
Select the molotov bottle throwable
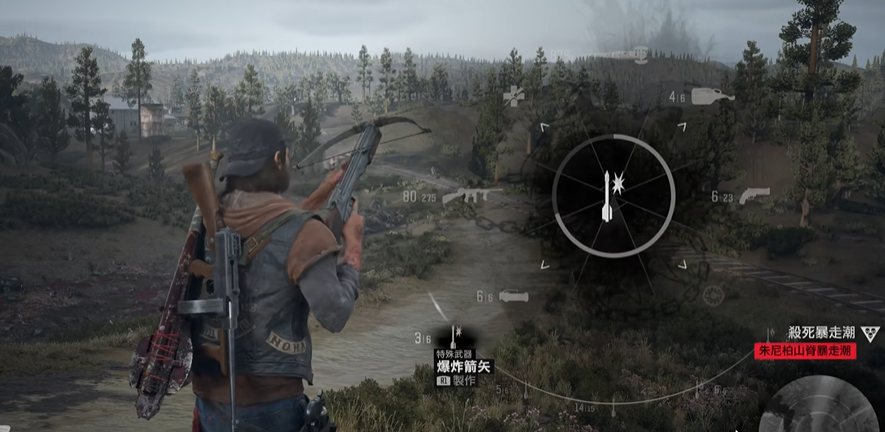point(712,96)
